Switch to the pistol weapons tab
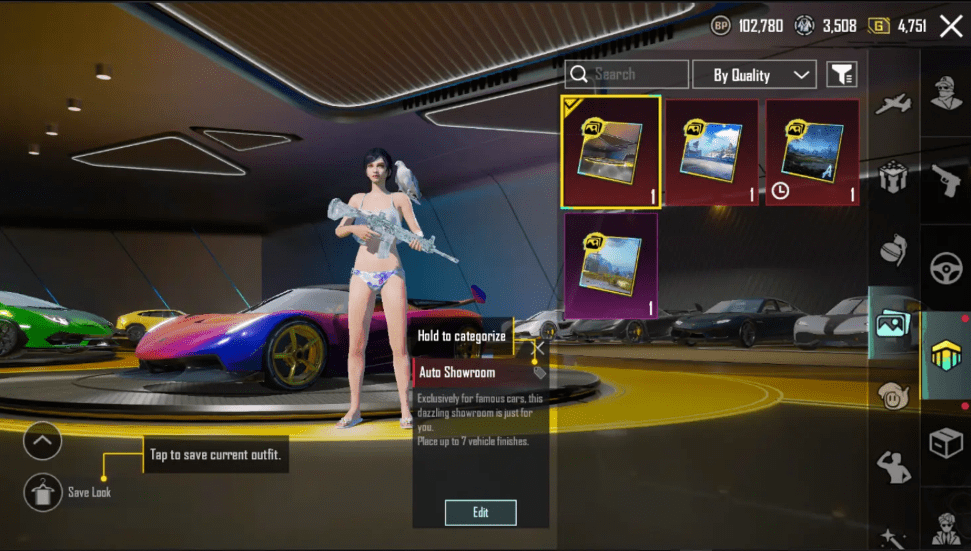 [x=945, y=182]
